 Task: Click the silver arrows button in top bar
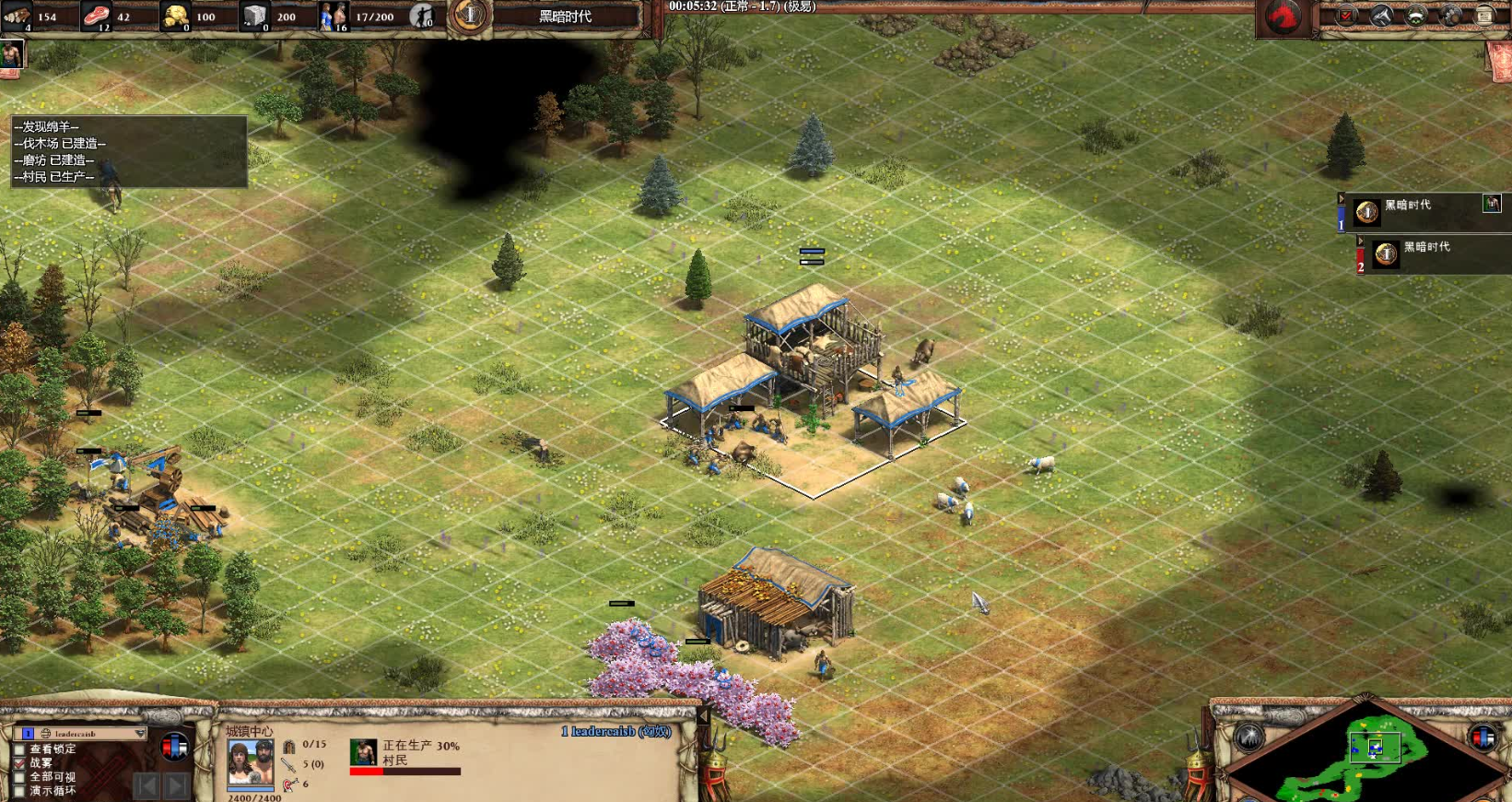[x=1381, y=16]
